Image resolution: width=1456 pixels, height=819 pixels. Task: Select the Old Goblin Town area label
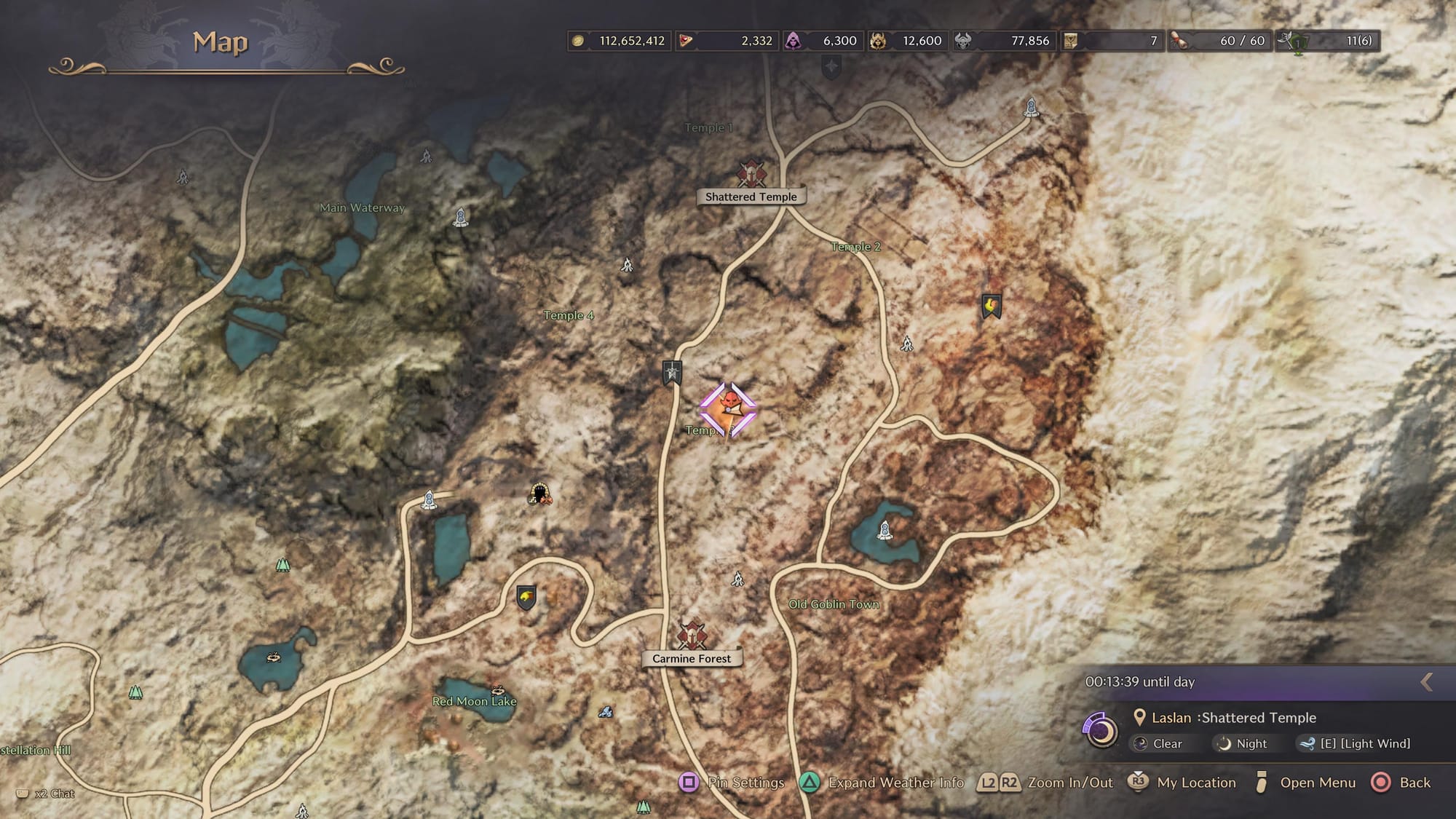coord(834,604)
